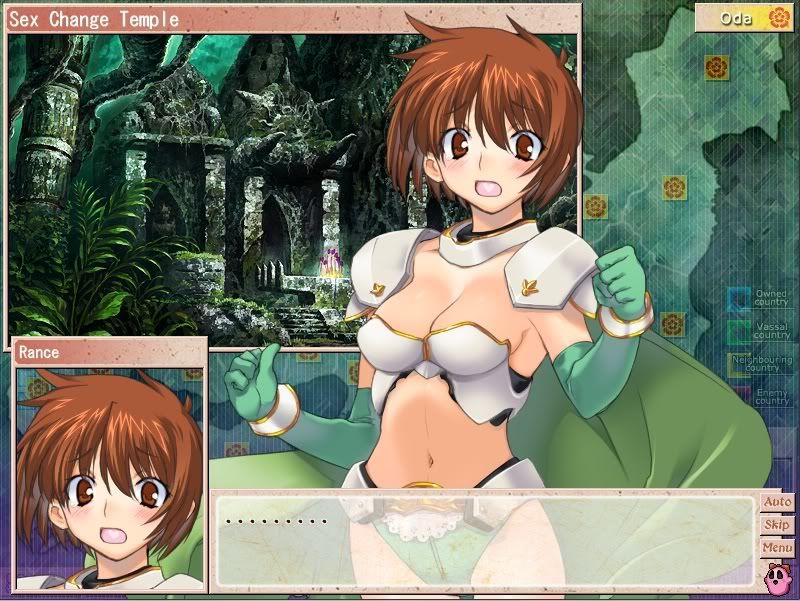Toggle the Enemy country legend entry
This screenshot has height=601, width=800.
pyautogui.click(x=760, y=396)
